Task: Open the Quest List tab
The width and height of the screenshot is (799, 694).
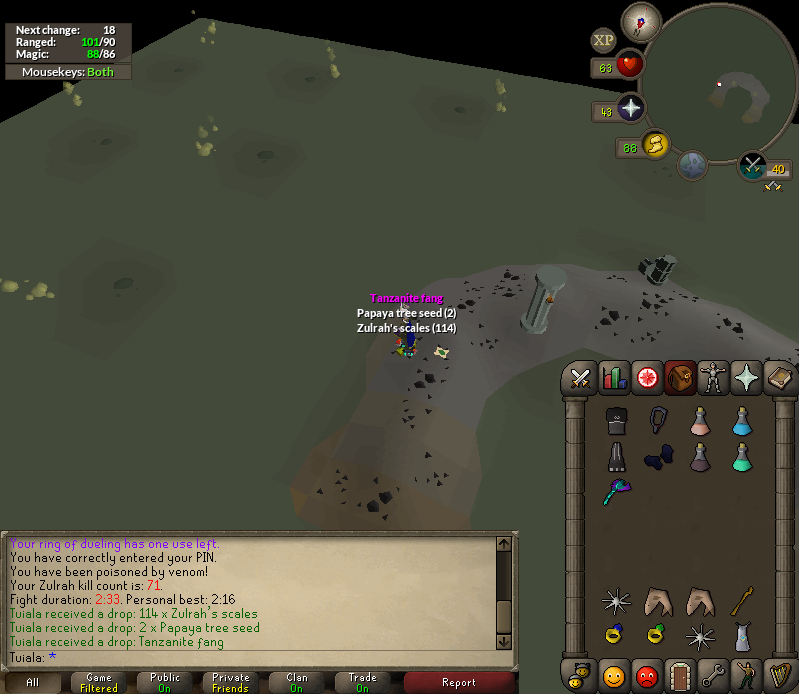Action: point(647,378)
